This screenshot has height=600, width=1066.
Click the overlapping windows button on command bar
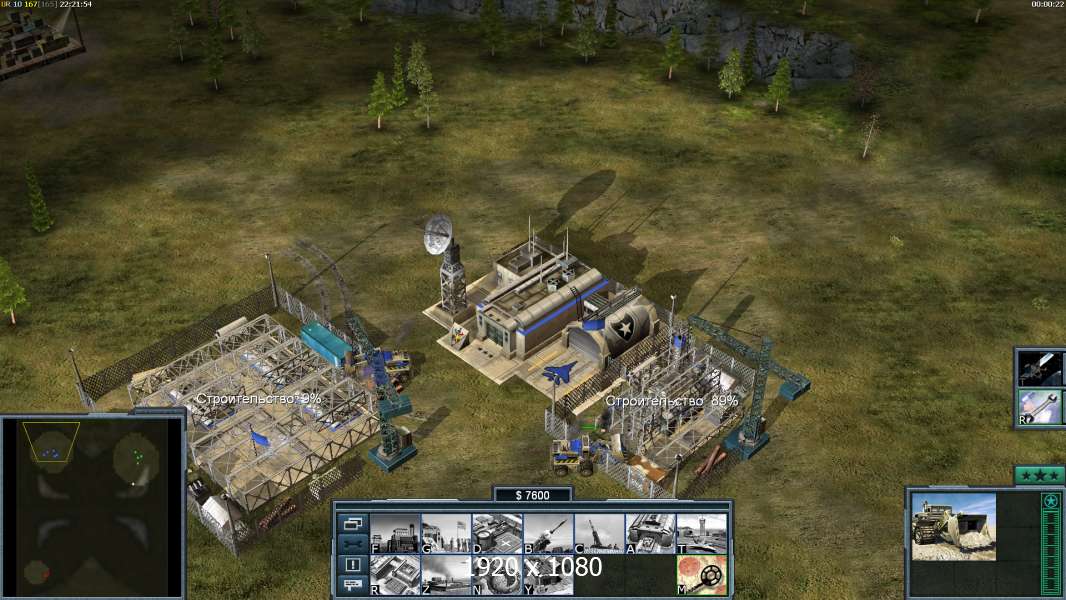tap(352, 523)
